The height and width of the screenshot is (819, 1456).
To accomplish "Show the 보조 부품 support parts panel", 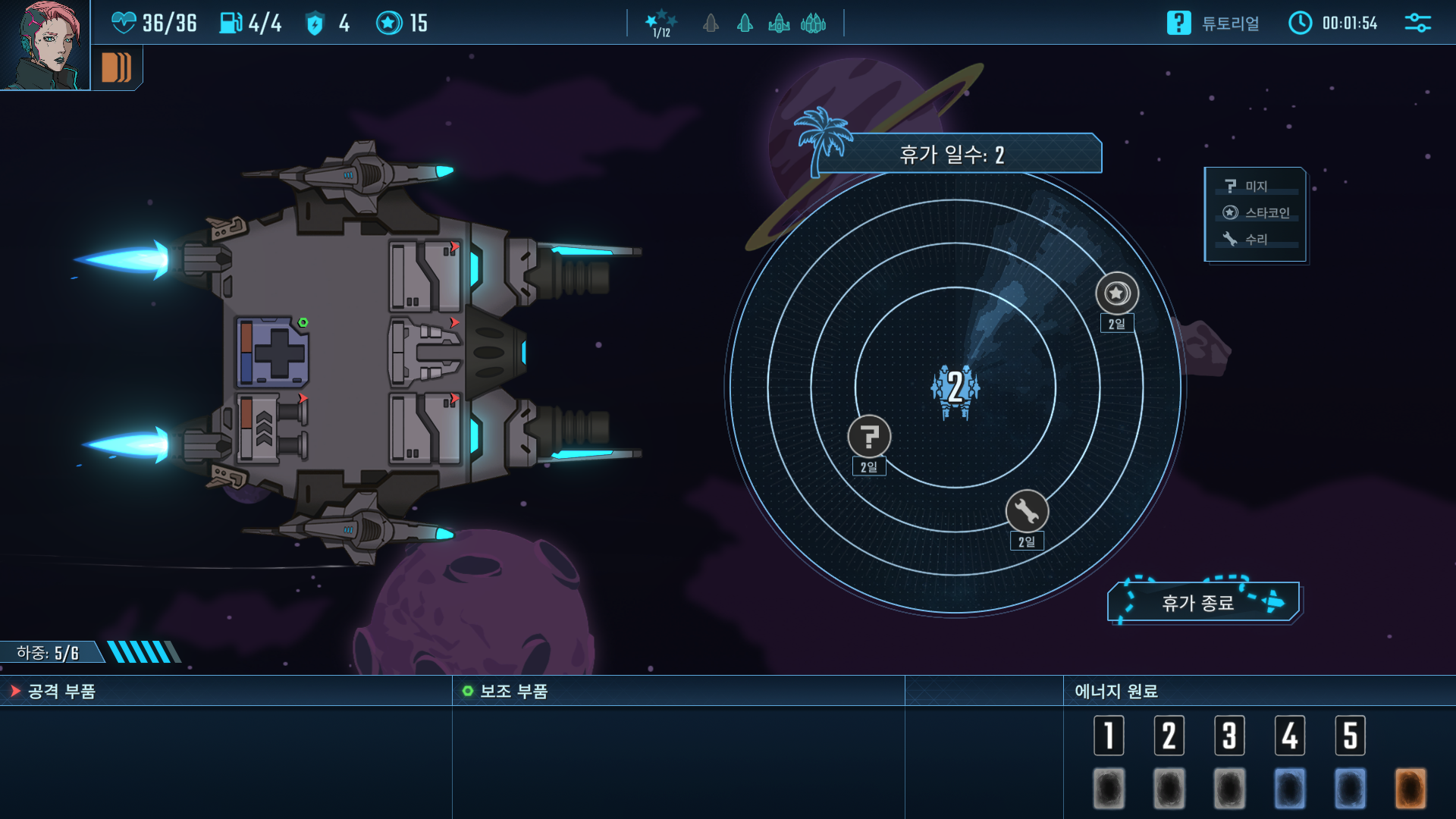I will click(x=513, y=692).
